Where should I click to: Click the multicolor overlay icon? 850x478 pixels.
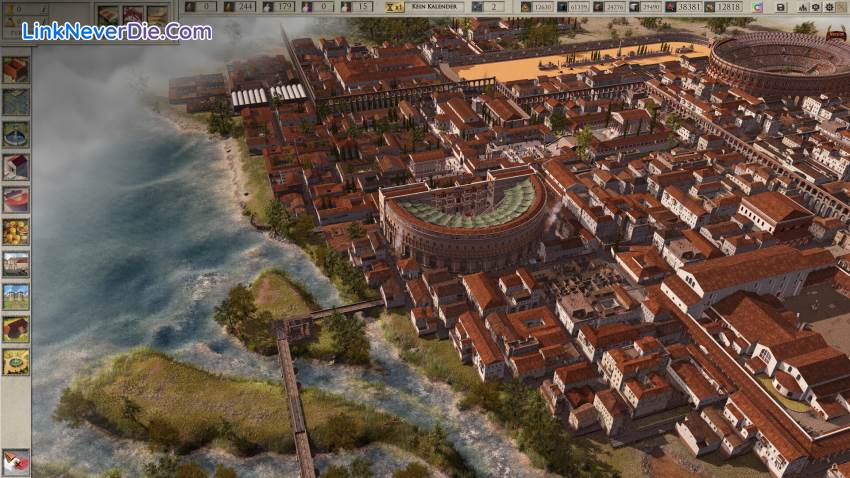tap(758, 7)
